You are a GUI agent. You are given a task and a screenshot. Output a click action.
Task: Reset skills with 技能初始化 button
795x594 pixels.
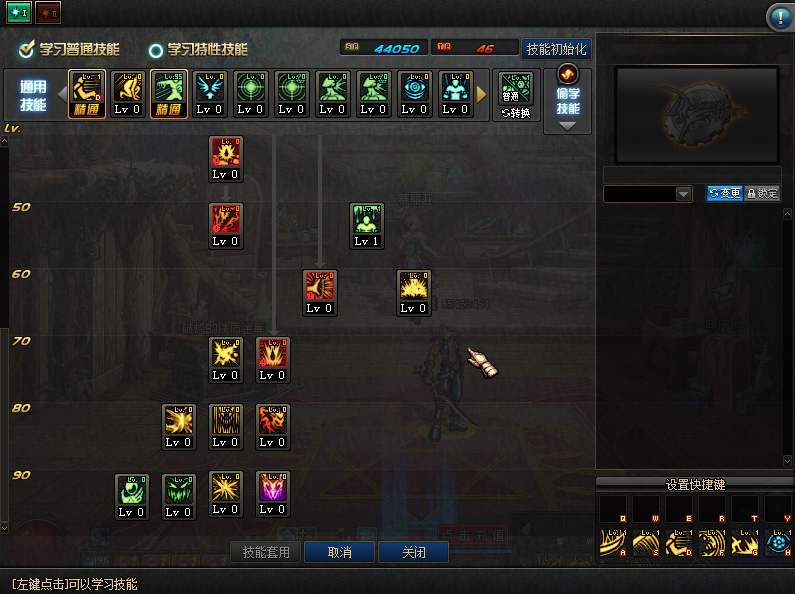tap(556, 48)
